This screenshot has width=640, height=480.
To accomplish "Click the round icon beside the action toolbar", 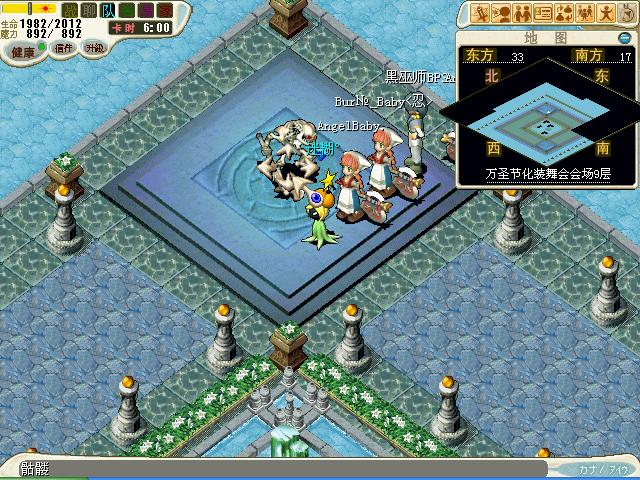I will [628, 13].
